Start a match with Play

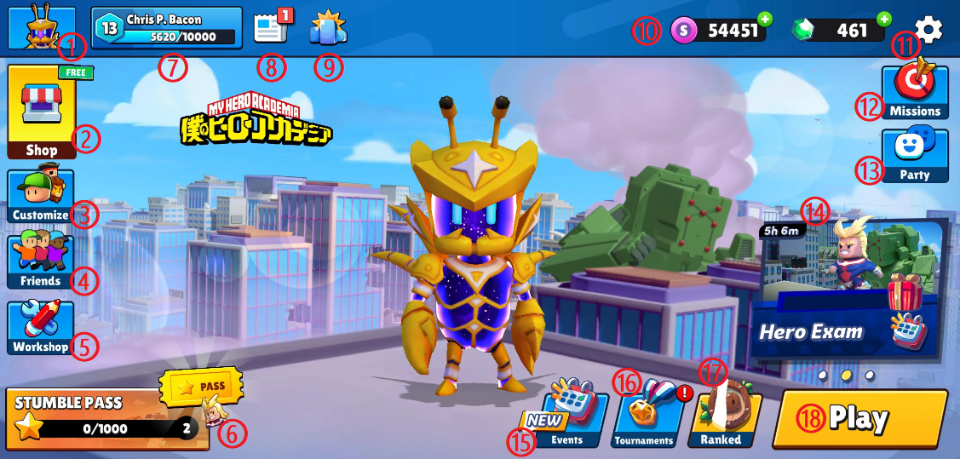tap(859, 419)
